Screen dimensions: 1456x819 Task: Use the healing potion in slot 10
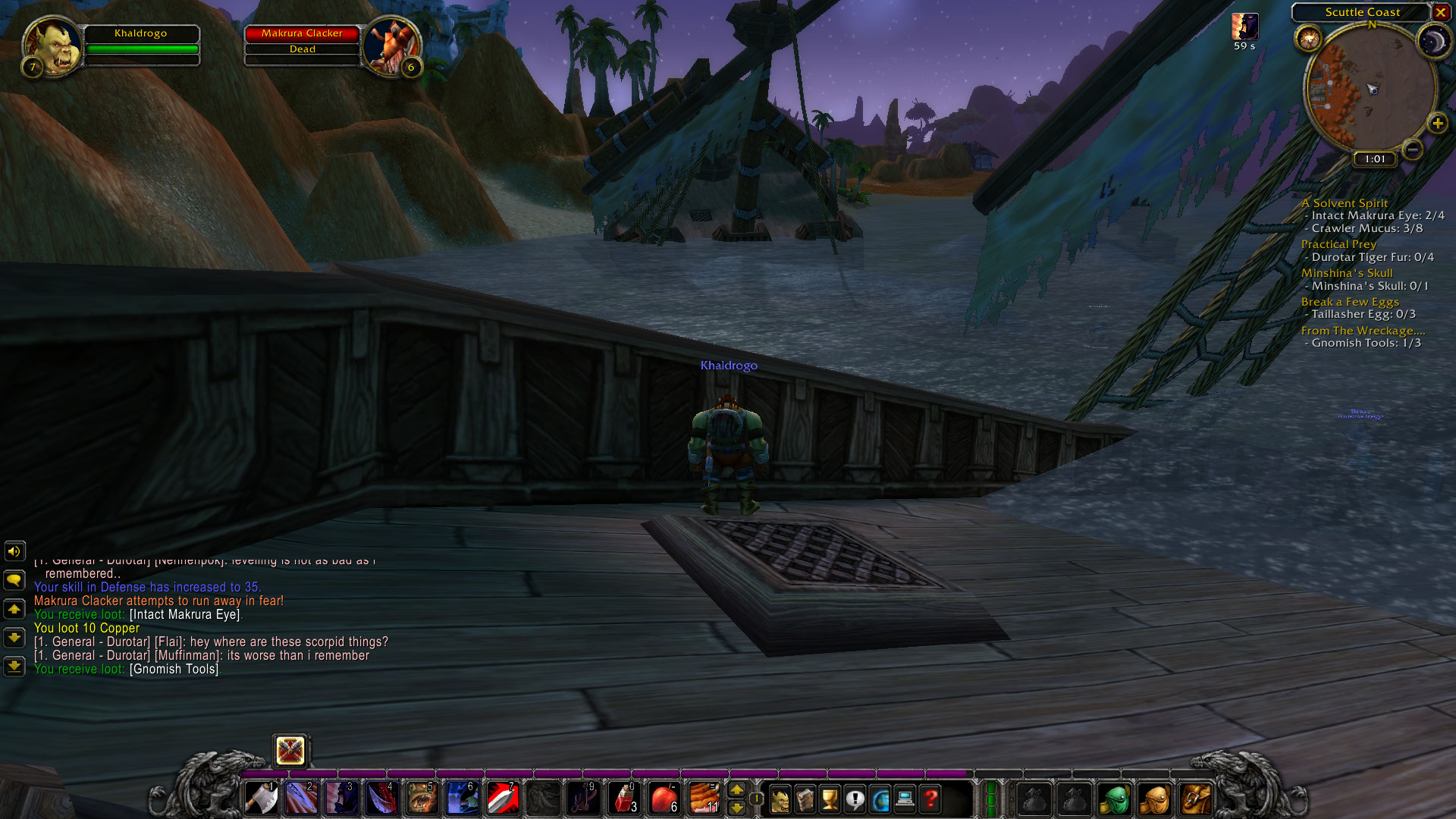click(622, 798)
